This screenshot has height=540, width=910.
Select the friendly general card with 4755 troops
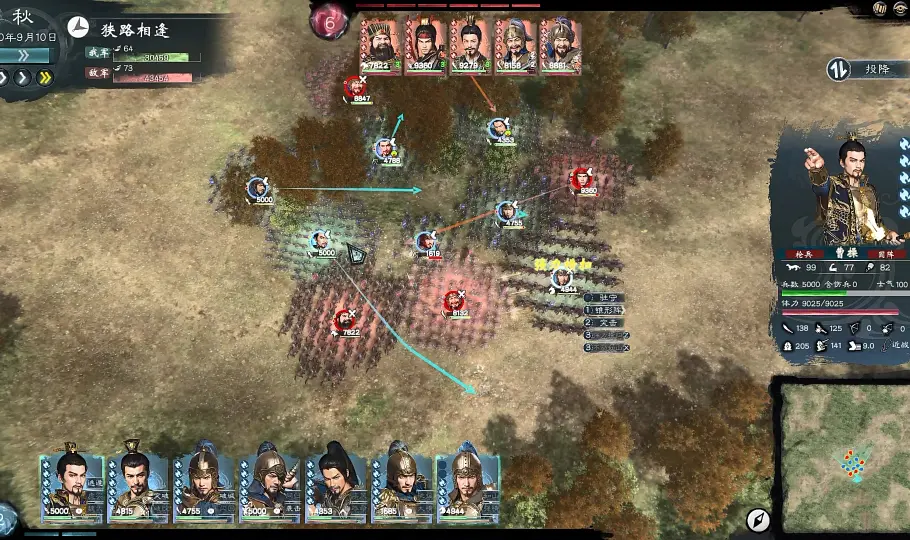(x=204, y=487)
